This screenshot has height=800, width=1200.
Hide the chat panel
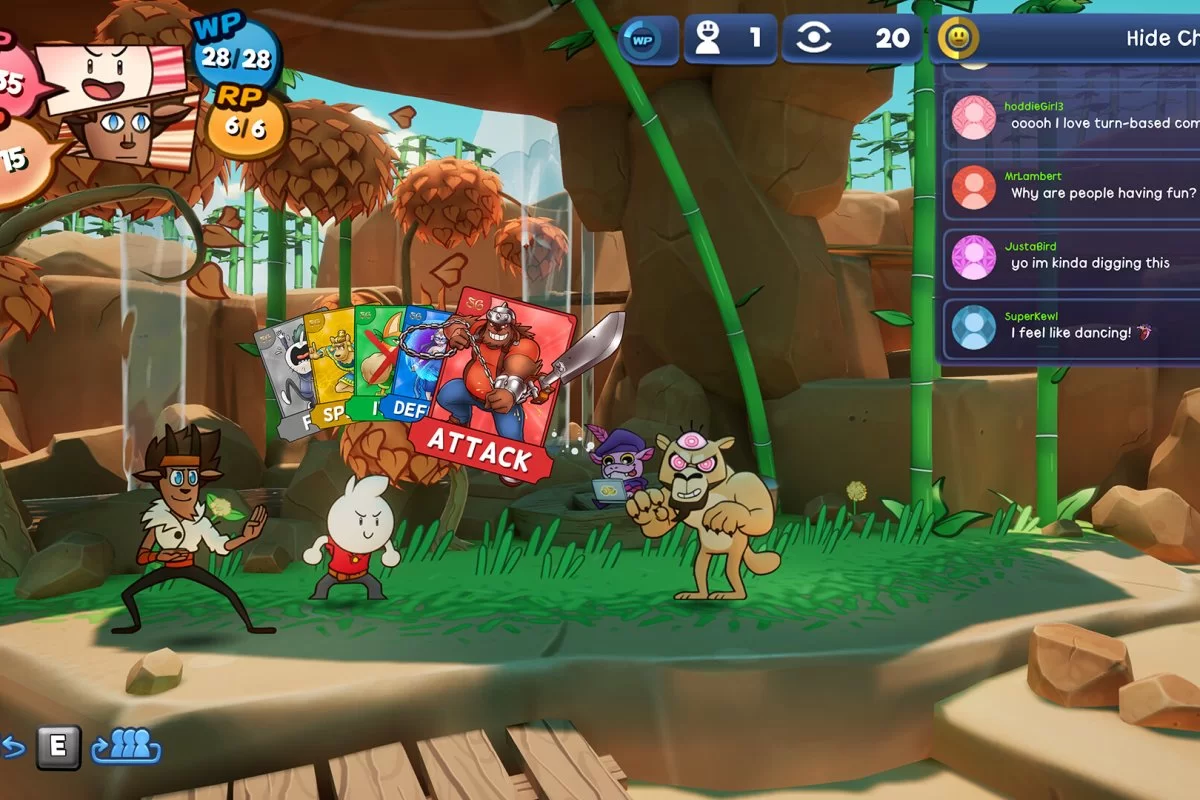pyautogui.click(x=1160, y=39)
